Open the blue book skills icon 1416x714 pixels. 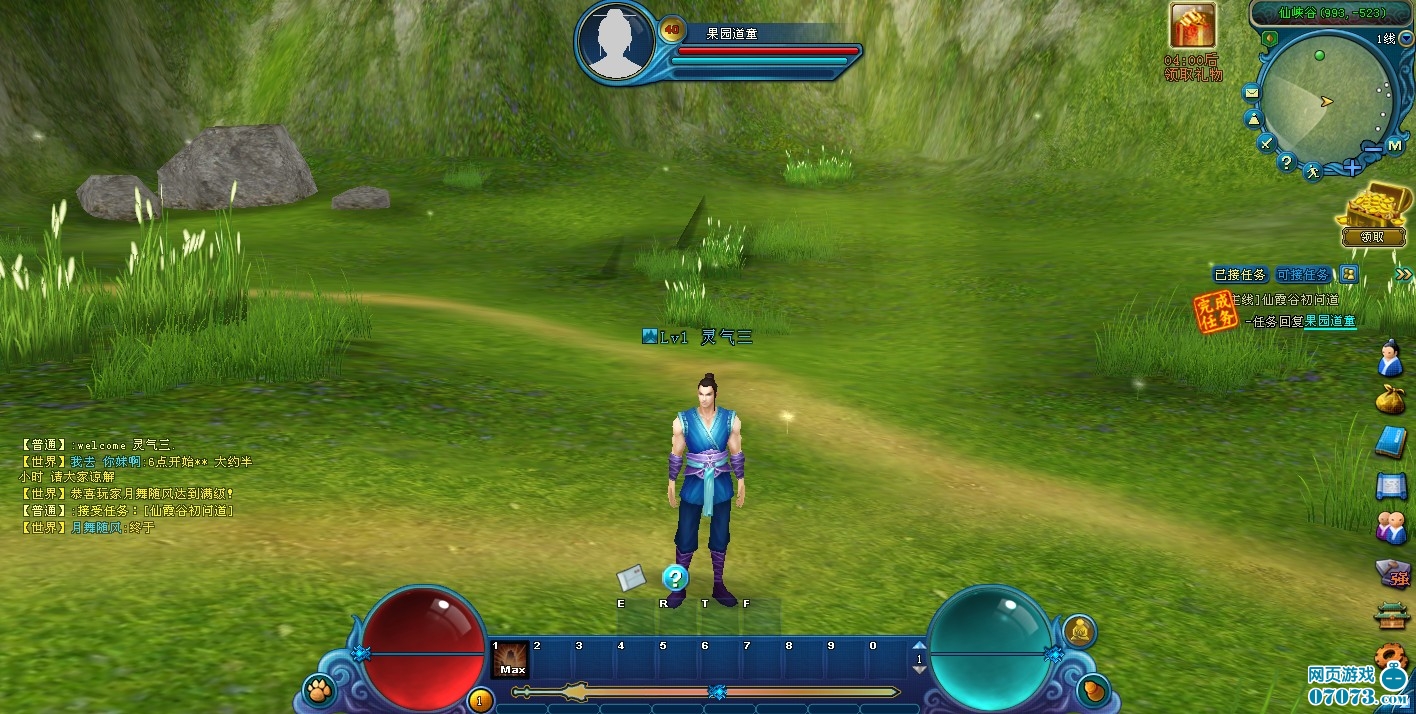[x=1391, y=441]
